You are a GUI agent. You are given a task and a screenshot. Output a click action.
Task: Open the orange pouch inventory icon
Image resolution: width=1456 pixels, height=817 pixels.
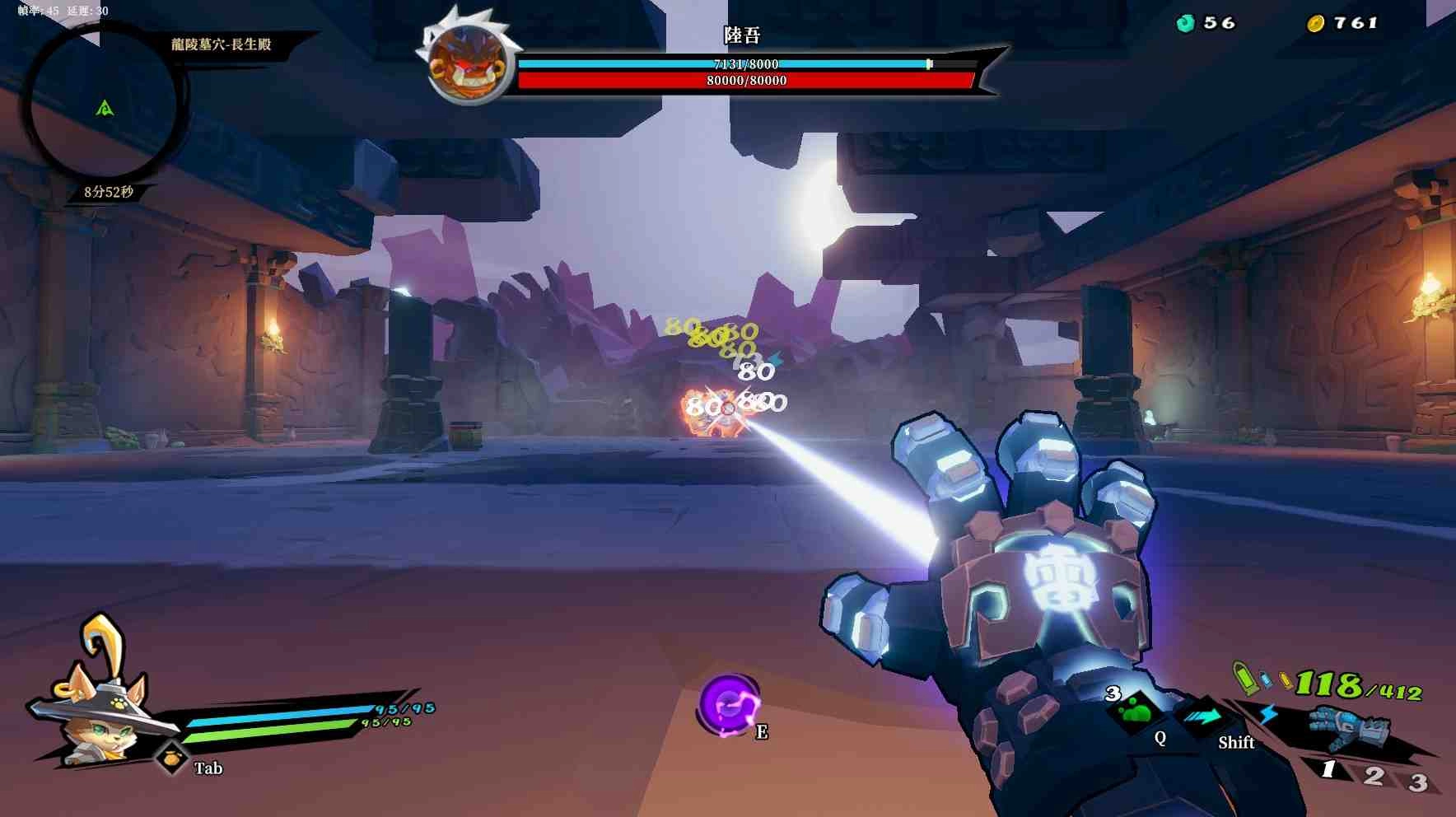pos(171,758)
